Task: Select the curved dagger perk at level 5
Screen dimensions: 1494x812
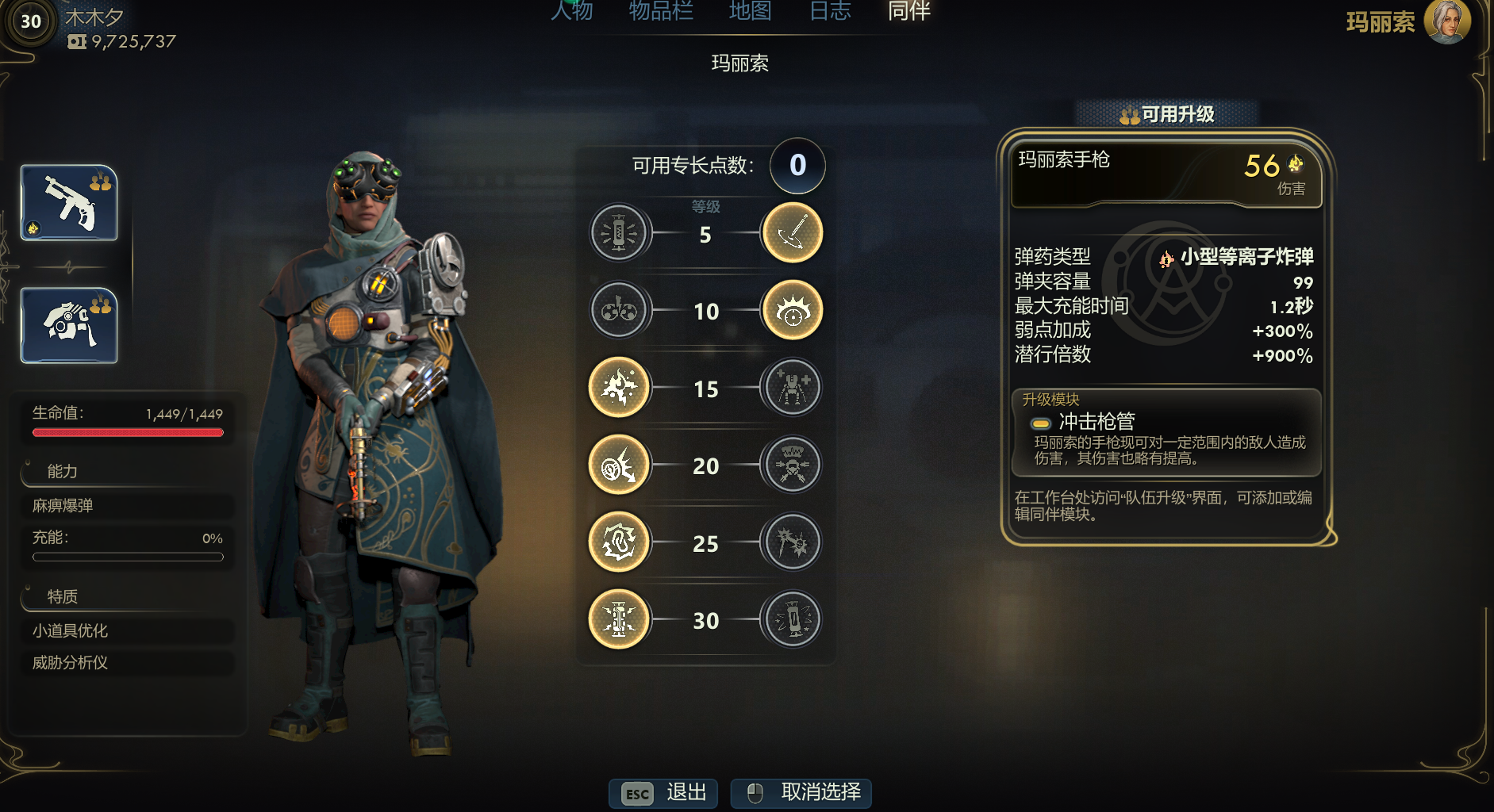Action: point(791,232)
